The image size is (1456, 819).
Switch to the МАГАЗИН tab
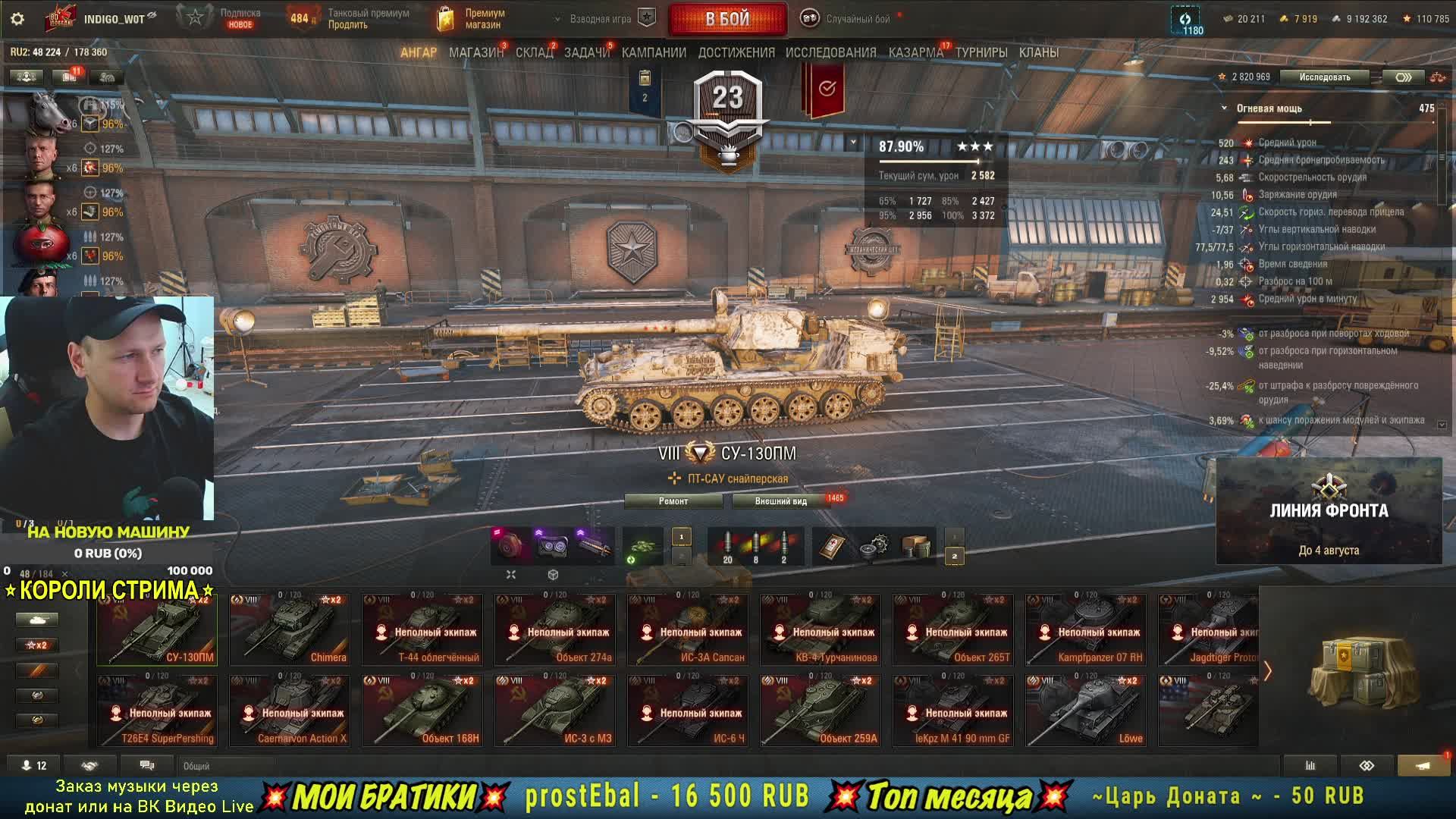click(x=475, y=52)
